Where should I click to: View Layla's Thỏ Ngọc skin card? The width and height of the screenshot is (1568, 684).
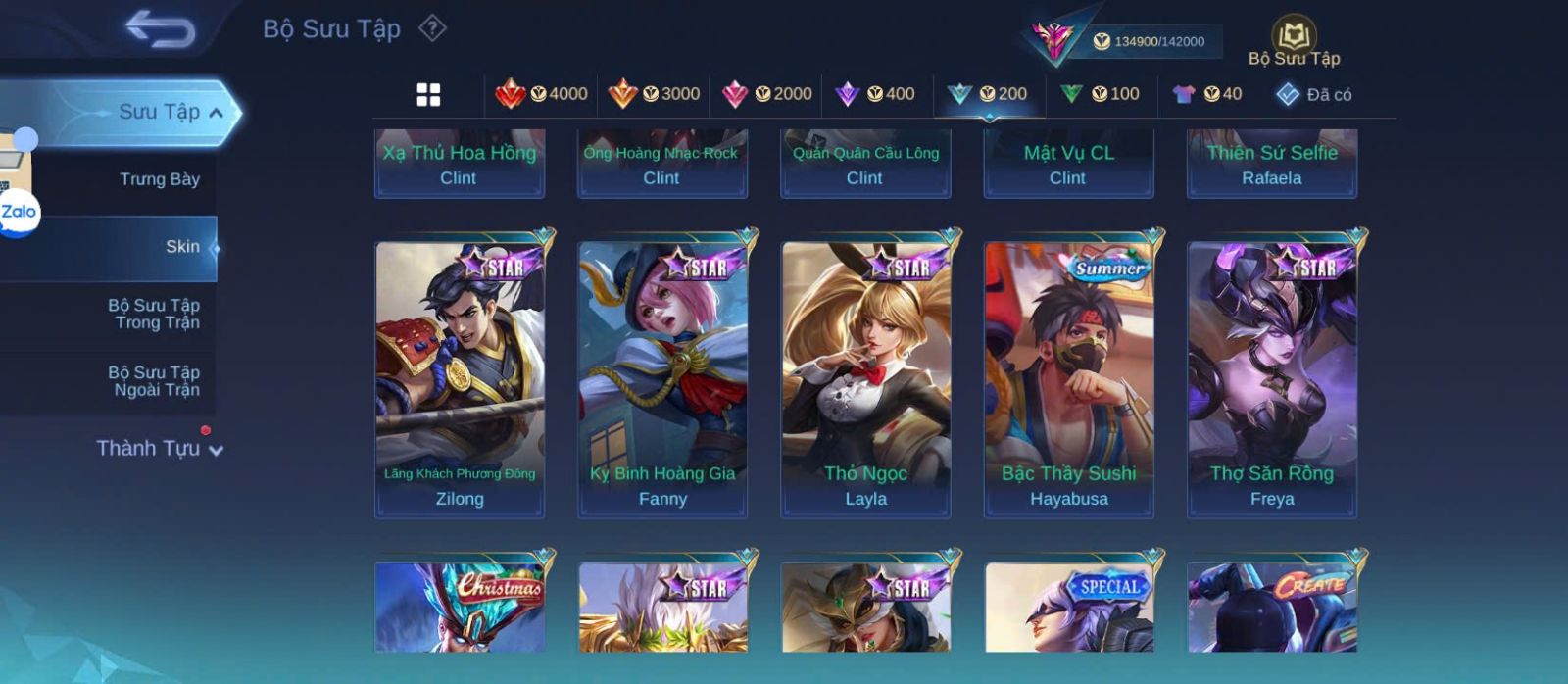(865, 377)
